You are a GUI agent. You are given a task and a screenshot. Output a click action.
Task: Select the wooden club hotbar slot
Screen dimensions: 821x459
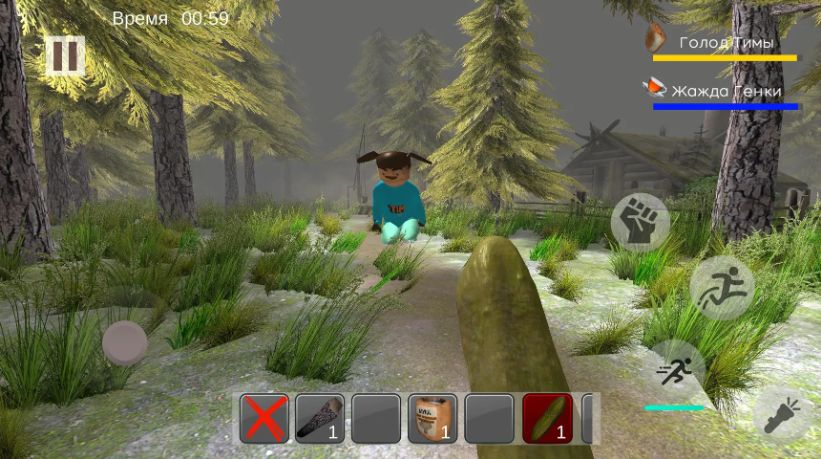coord(320,418)
